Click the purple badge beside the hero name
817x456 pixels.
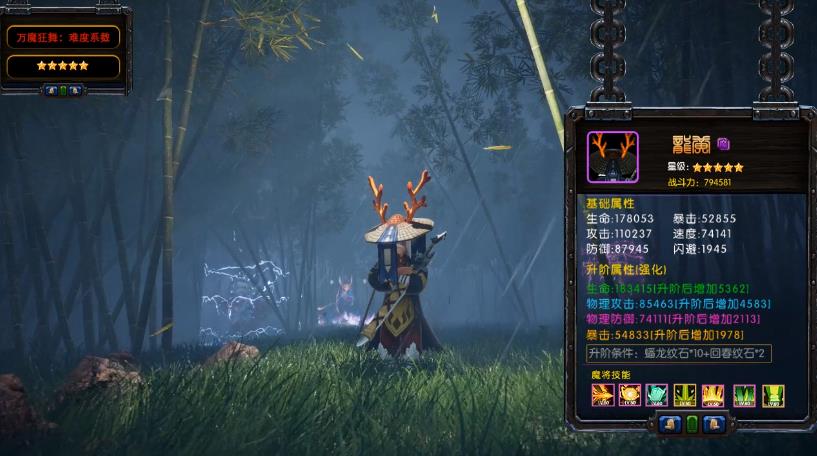723,143
